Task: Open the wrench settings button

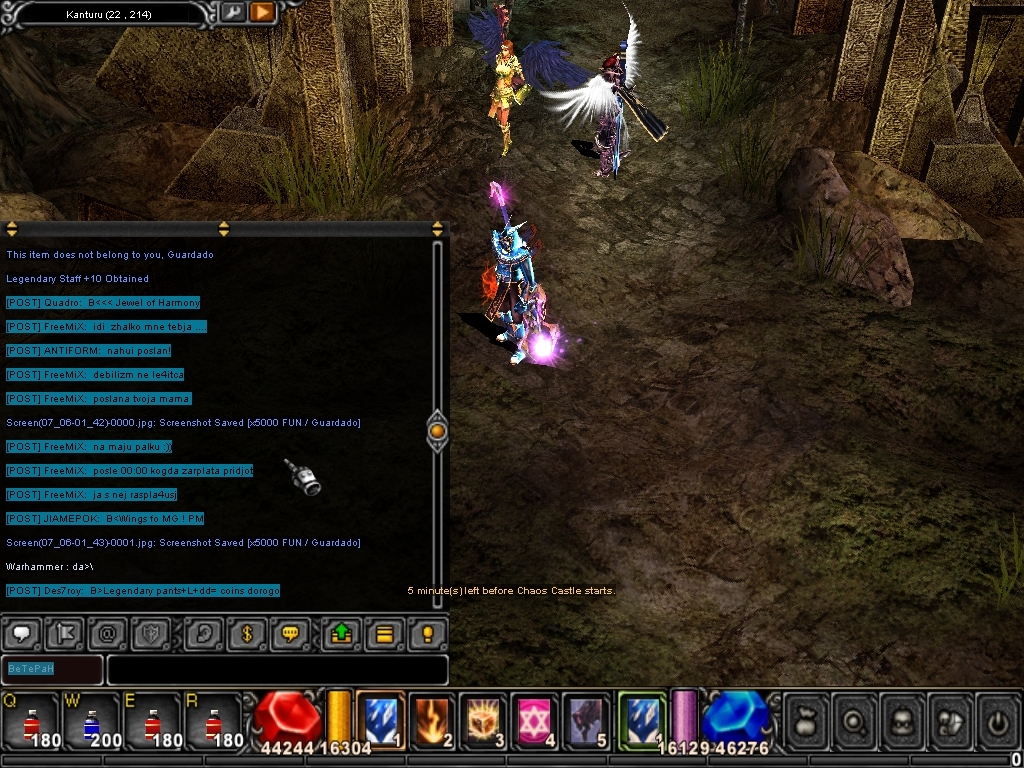Action: (232, 12)
